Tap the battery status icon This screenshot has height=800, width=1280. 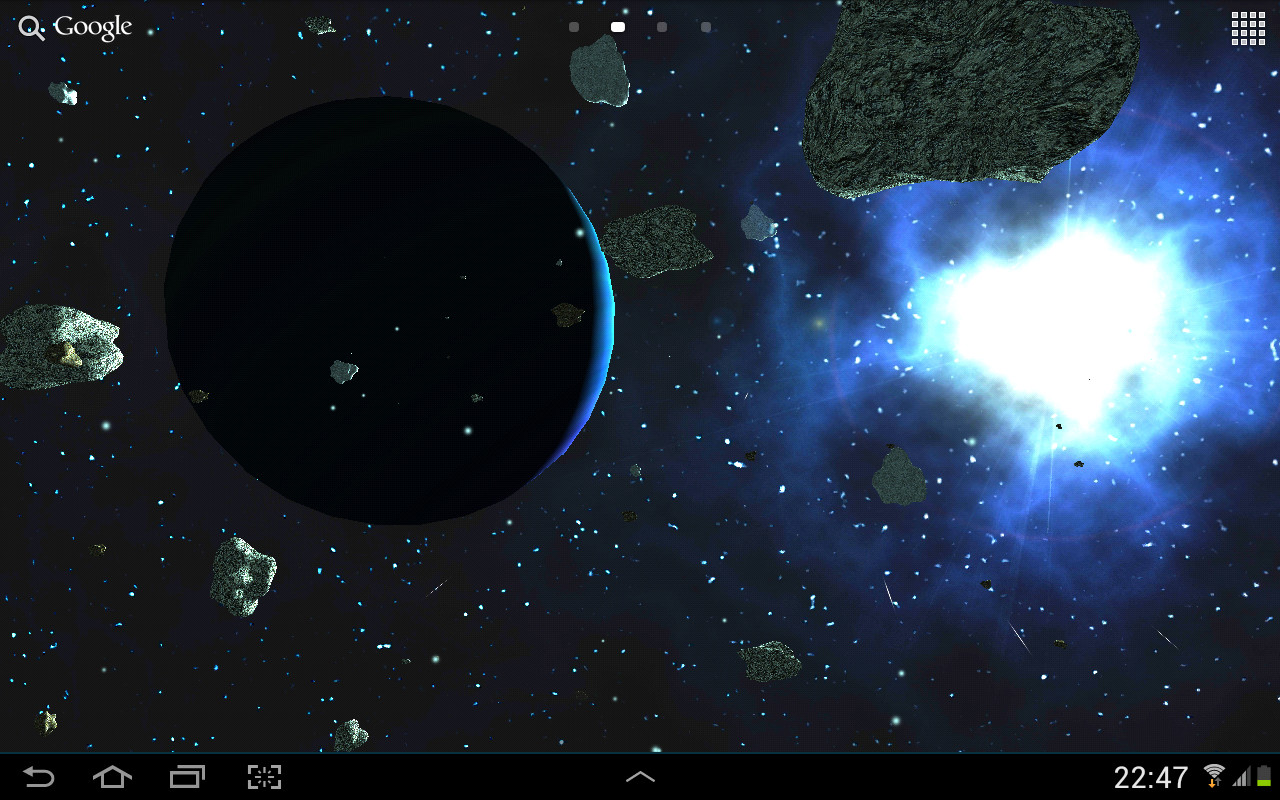1261,775
